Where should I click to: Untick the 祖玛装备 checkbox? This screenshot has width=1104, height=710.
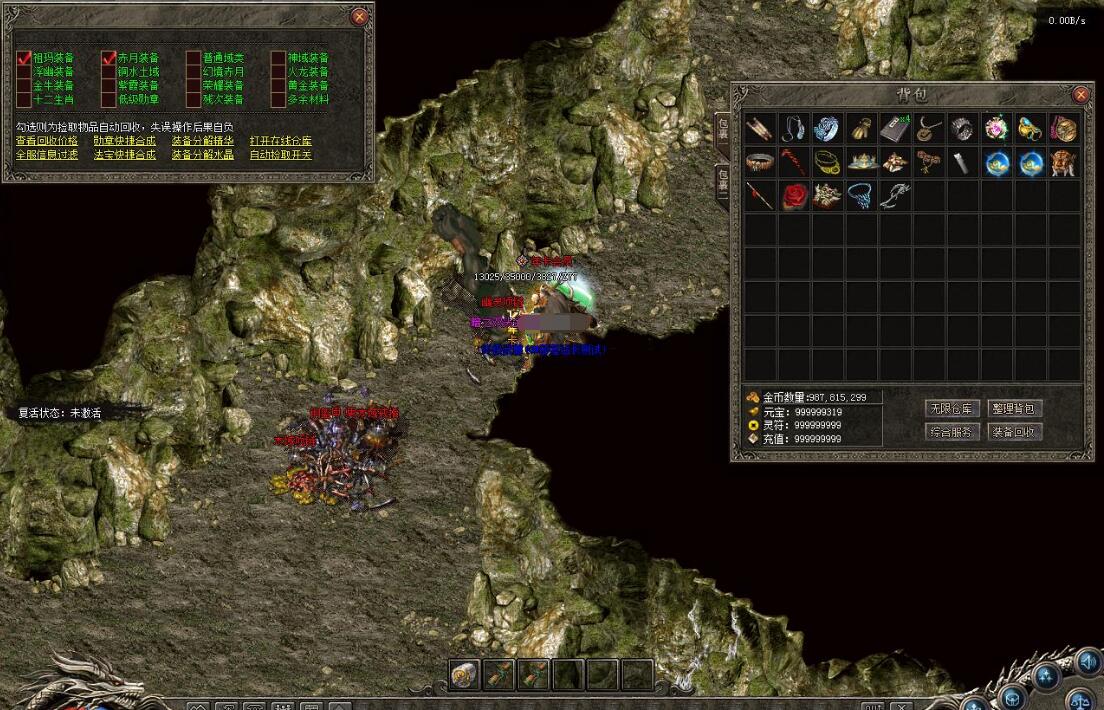point(24,58)
